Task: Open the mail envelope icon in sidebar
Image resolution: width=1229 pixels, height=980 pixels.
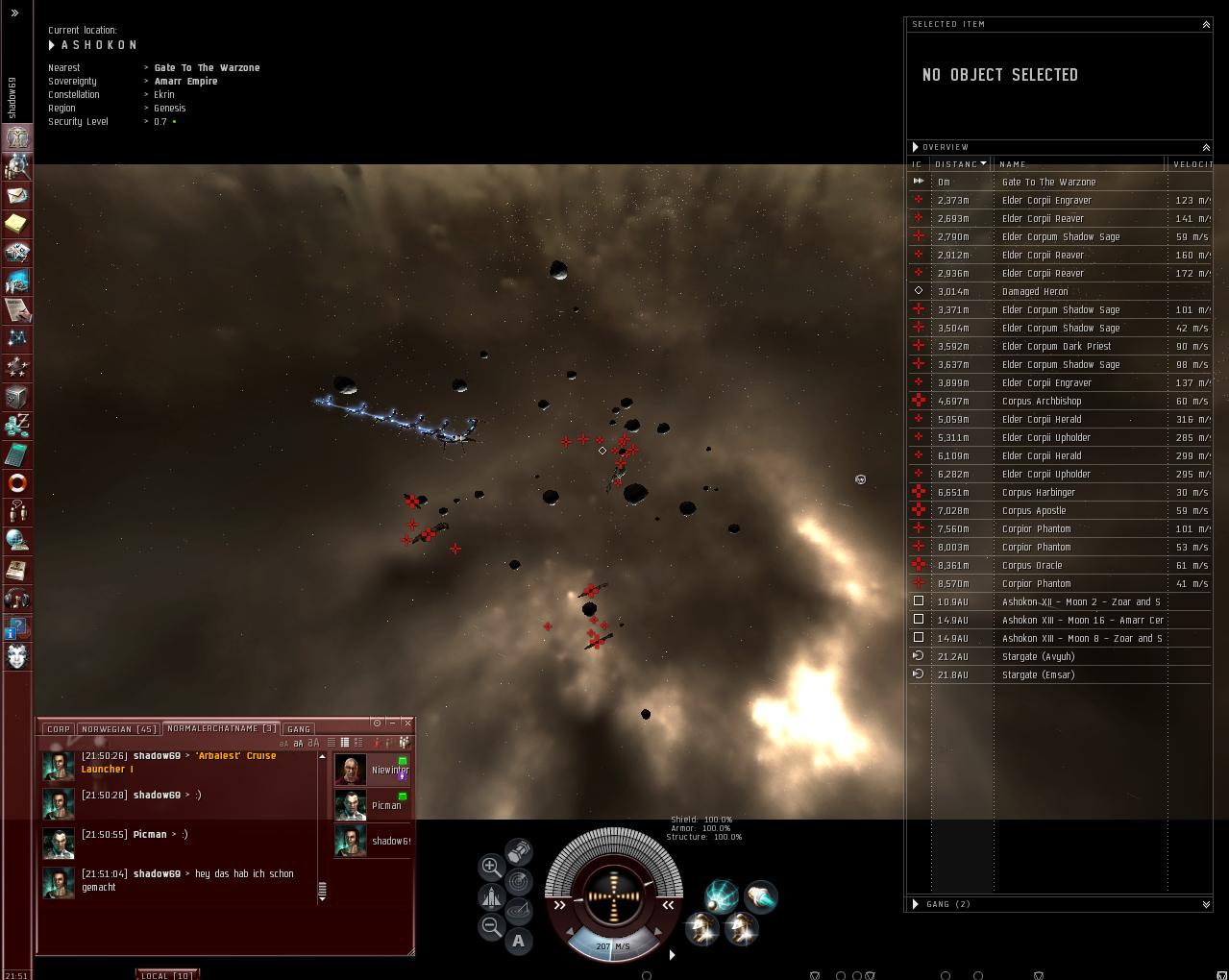Action: pyautogui.click(x=17, y=195)
